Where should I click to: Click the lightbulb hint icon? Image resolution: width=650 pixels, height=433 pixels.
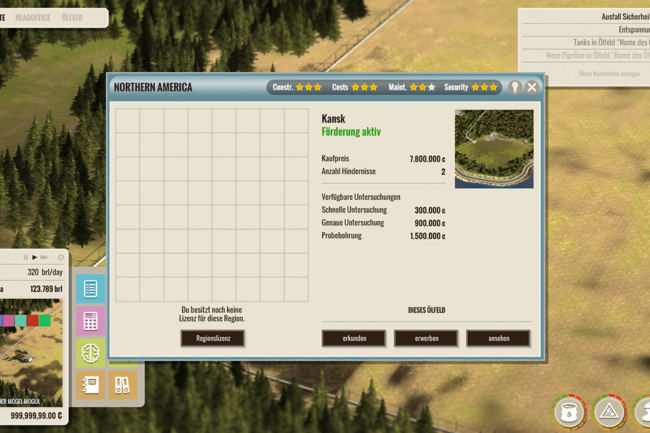tap(515, 87)
